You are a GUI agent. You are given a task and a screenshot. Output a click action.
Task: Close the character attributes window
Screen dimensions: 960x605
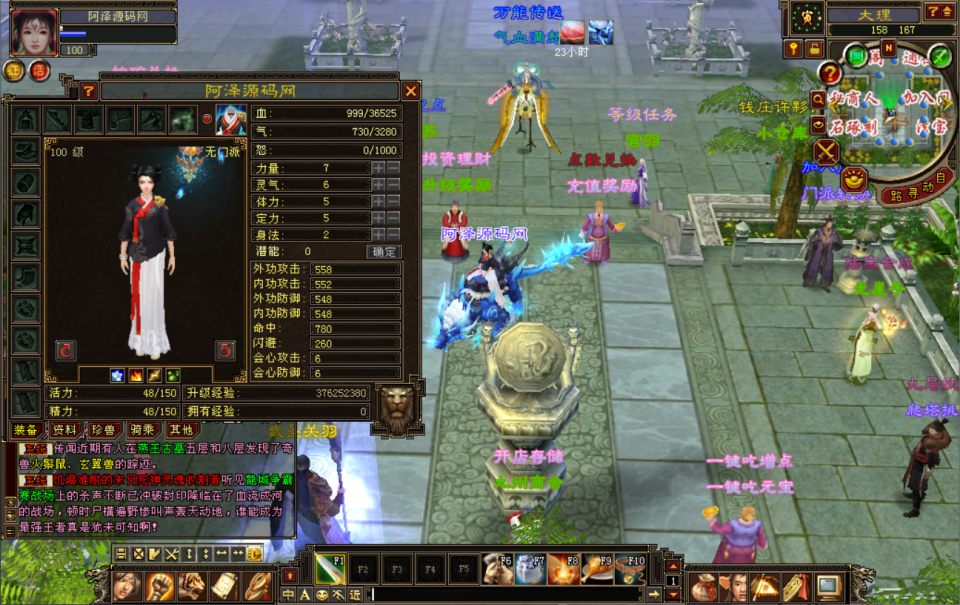click(410, 91)
